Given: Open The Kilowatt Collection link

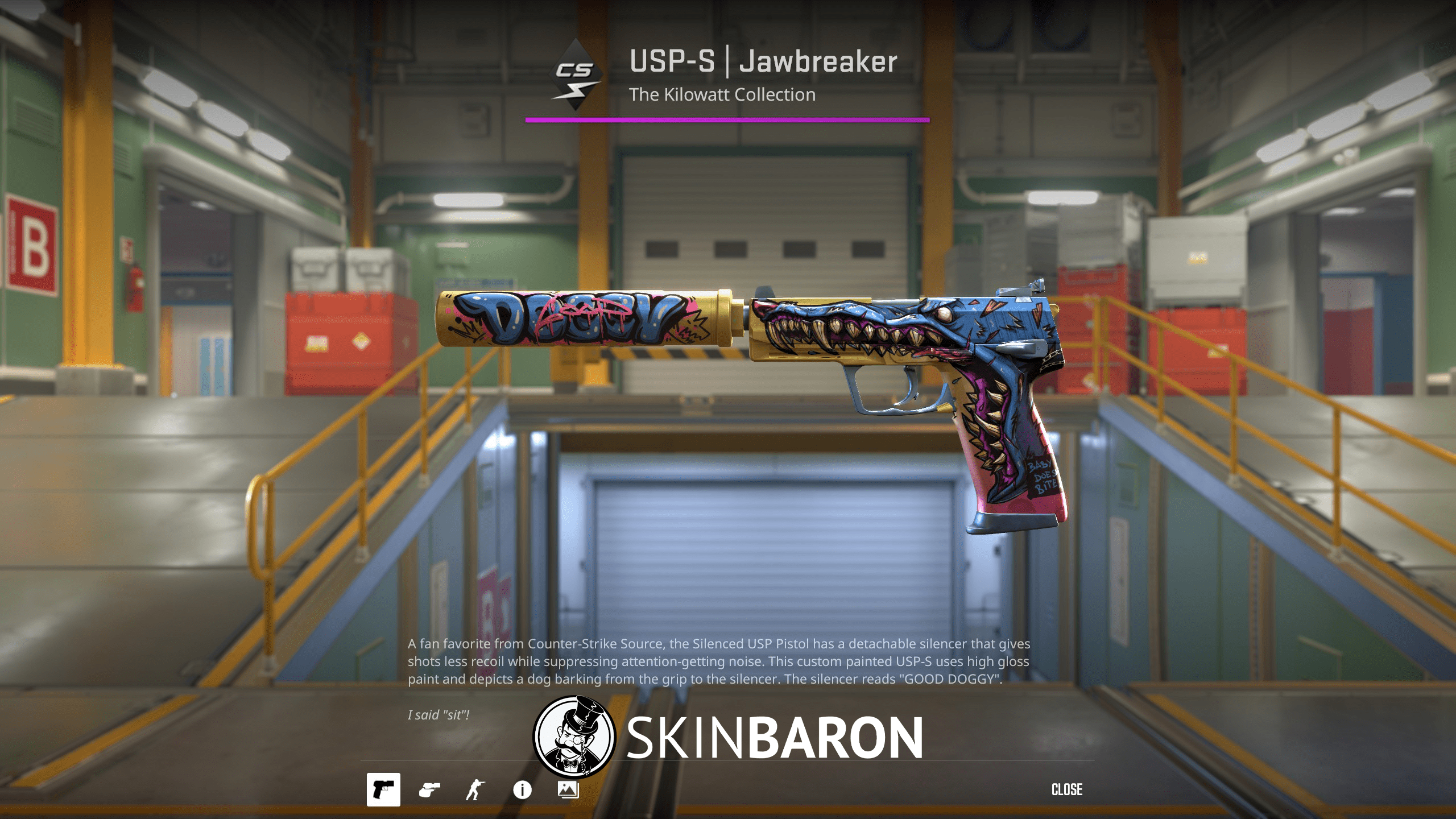Looking at the screenshot, I should pyautogui.click(x=723, y=94).
